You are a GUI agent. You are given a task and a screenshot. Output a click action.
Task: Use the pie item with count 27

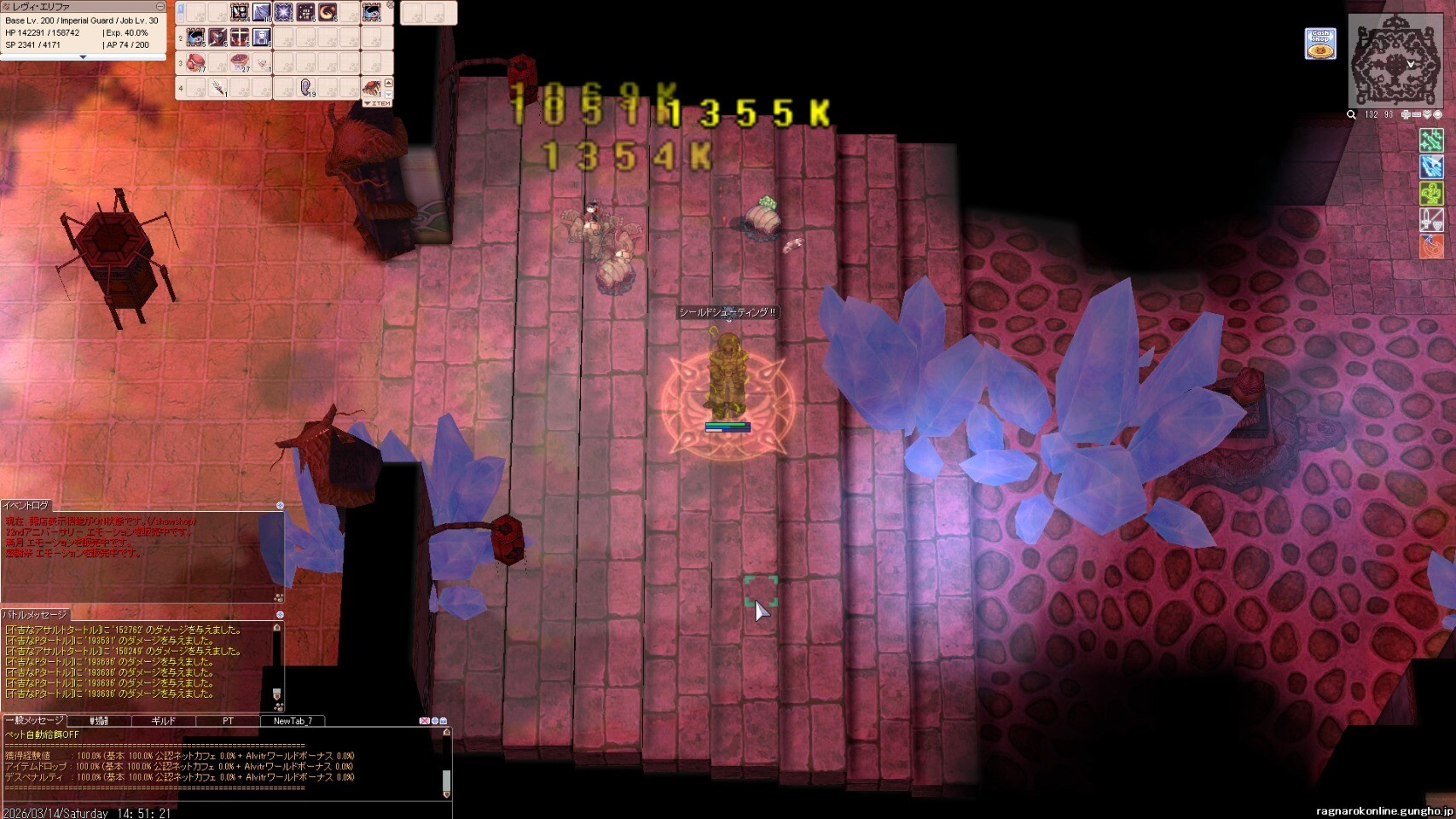[241, 63]
